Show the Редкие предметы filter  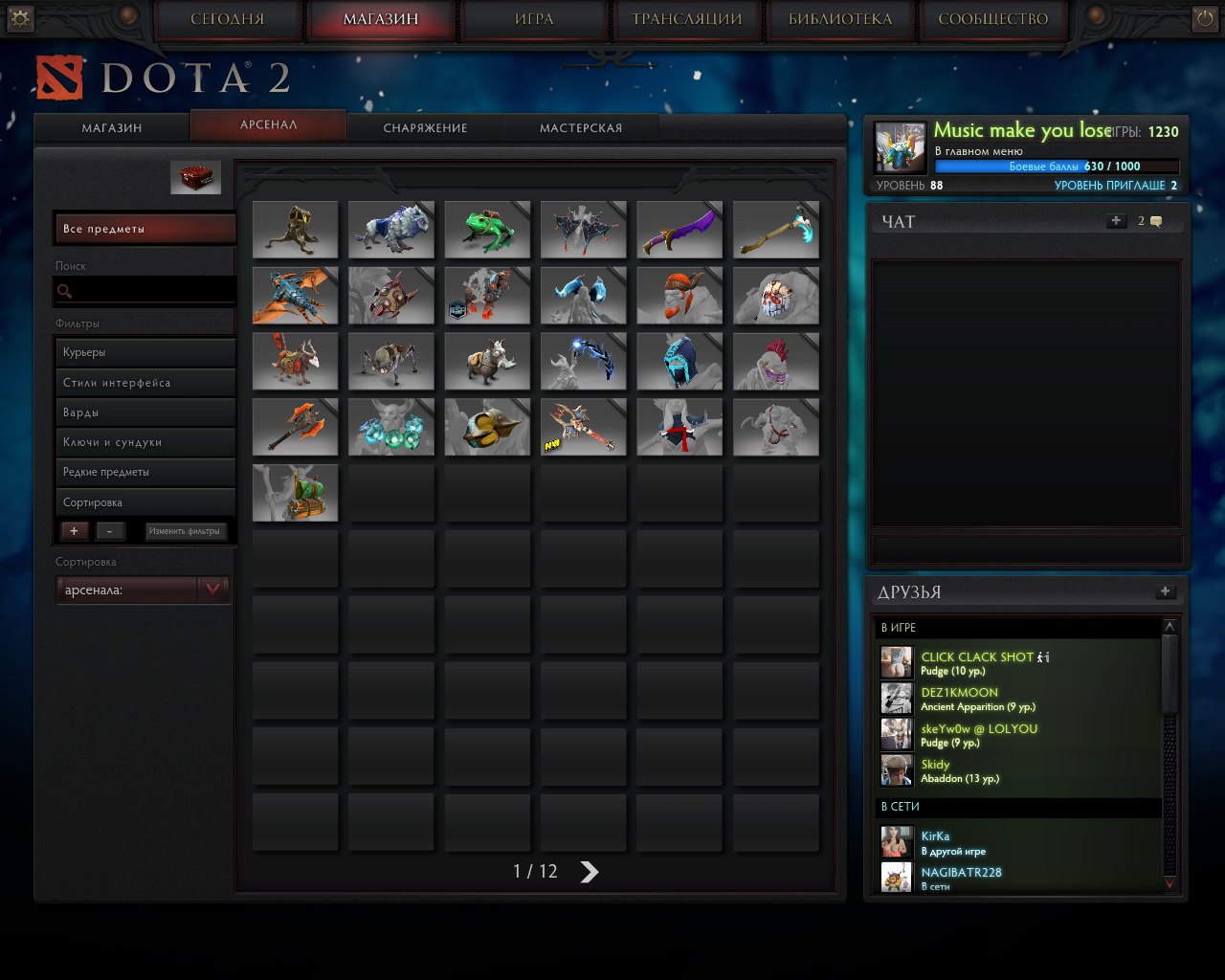click(144, 472)
